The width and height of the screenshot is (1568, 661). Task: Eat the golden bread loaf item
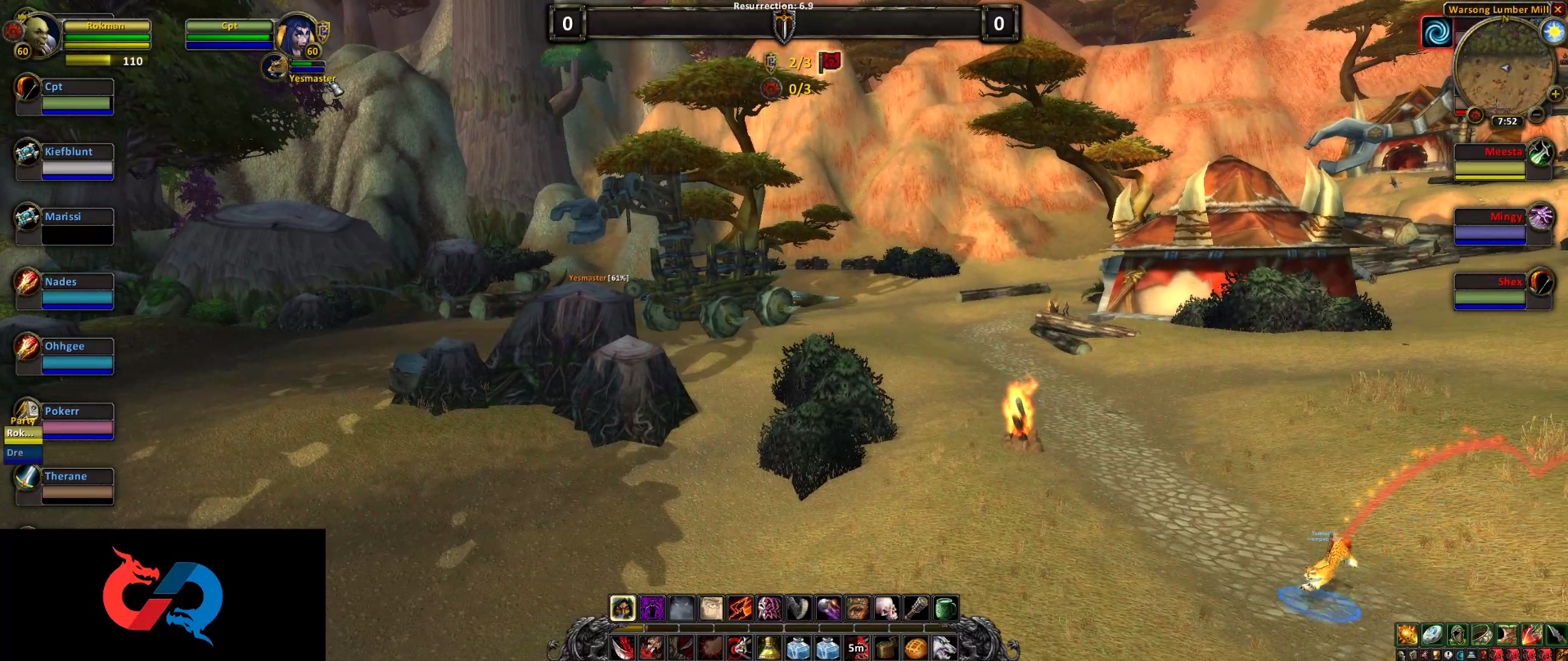[x=916, y=649]
